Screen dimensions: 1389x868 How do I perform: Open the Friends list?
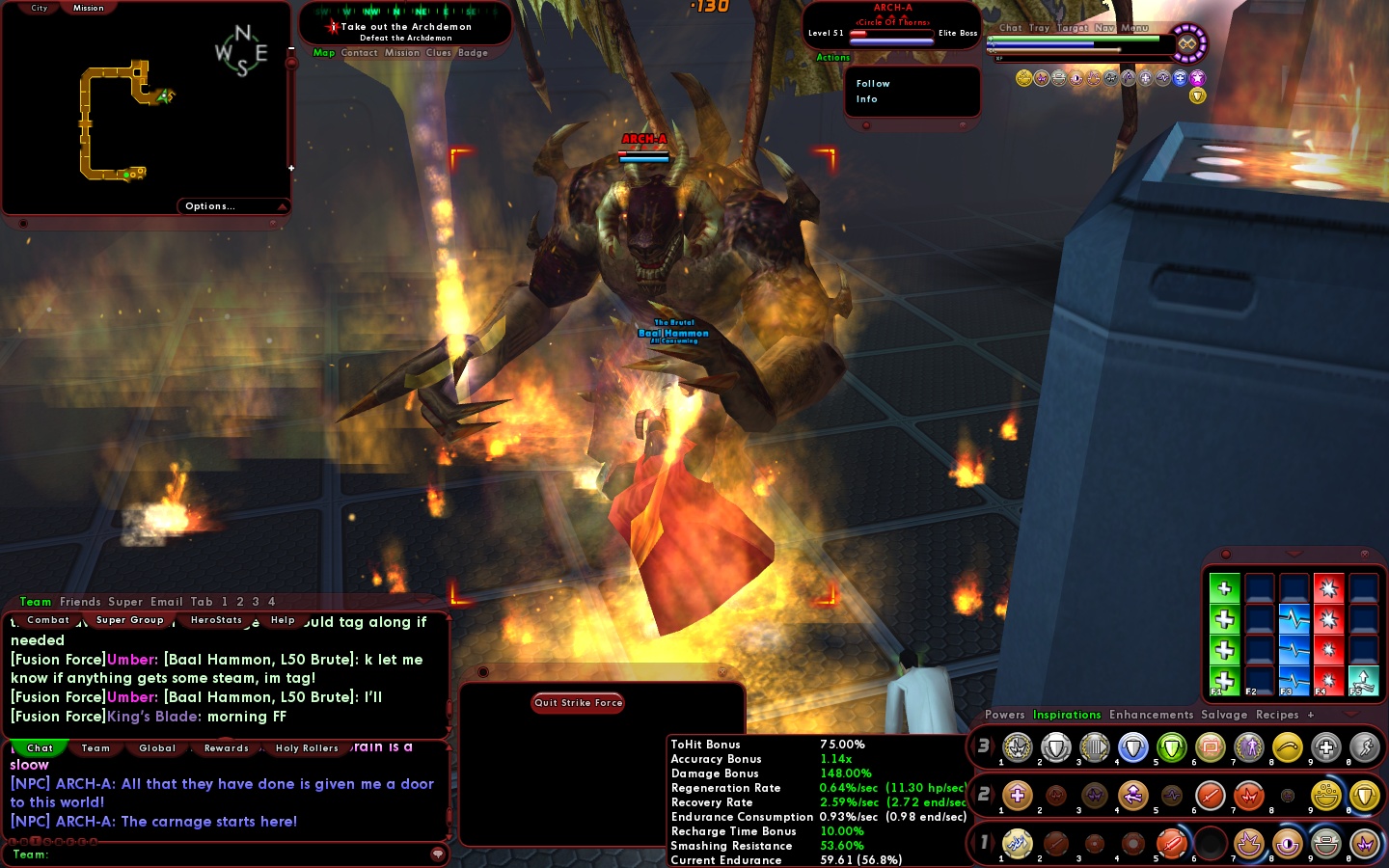[80, 602]
